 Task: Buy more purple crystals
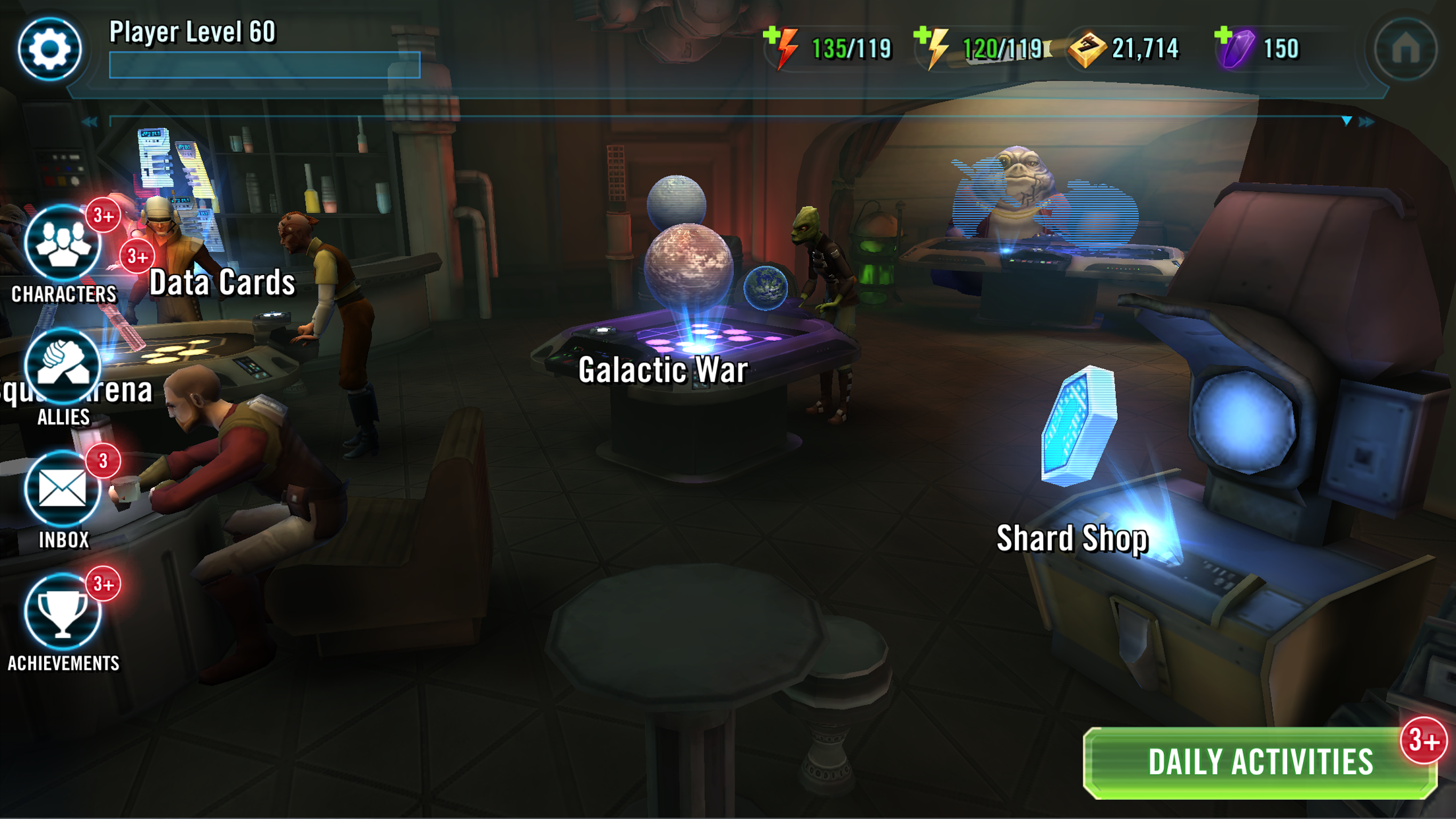[1232, 46]
